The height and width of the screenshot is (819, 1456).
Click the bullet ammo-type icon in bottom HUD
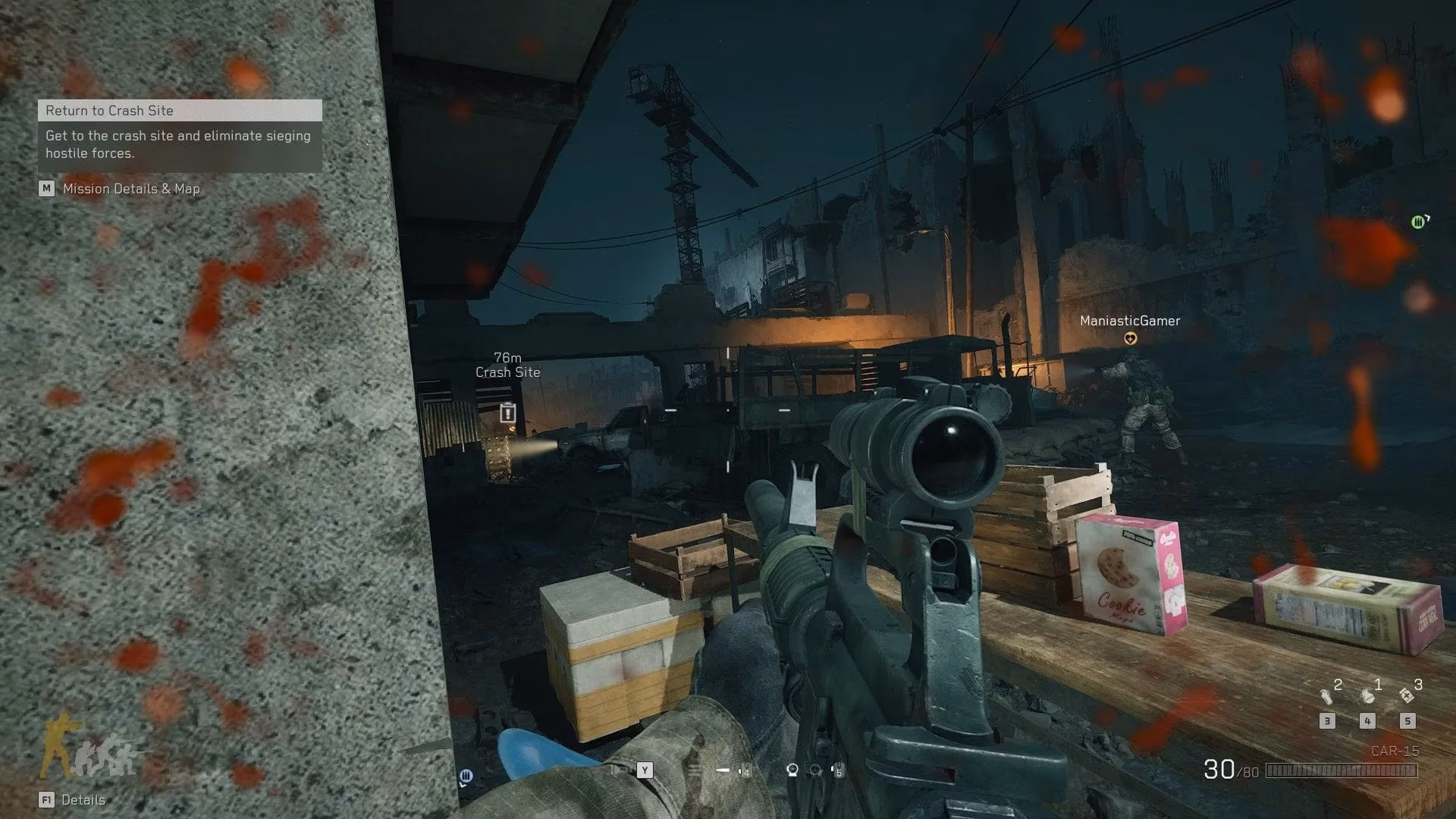(723, 770)
